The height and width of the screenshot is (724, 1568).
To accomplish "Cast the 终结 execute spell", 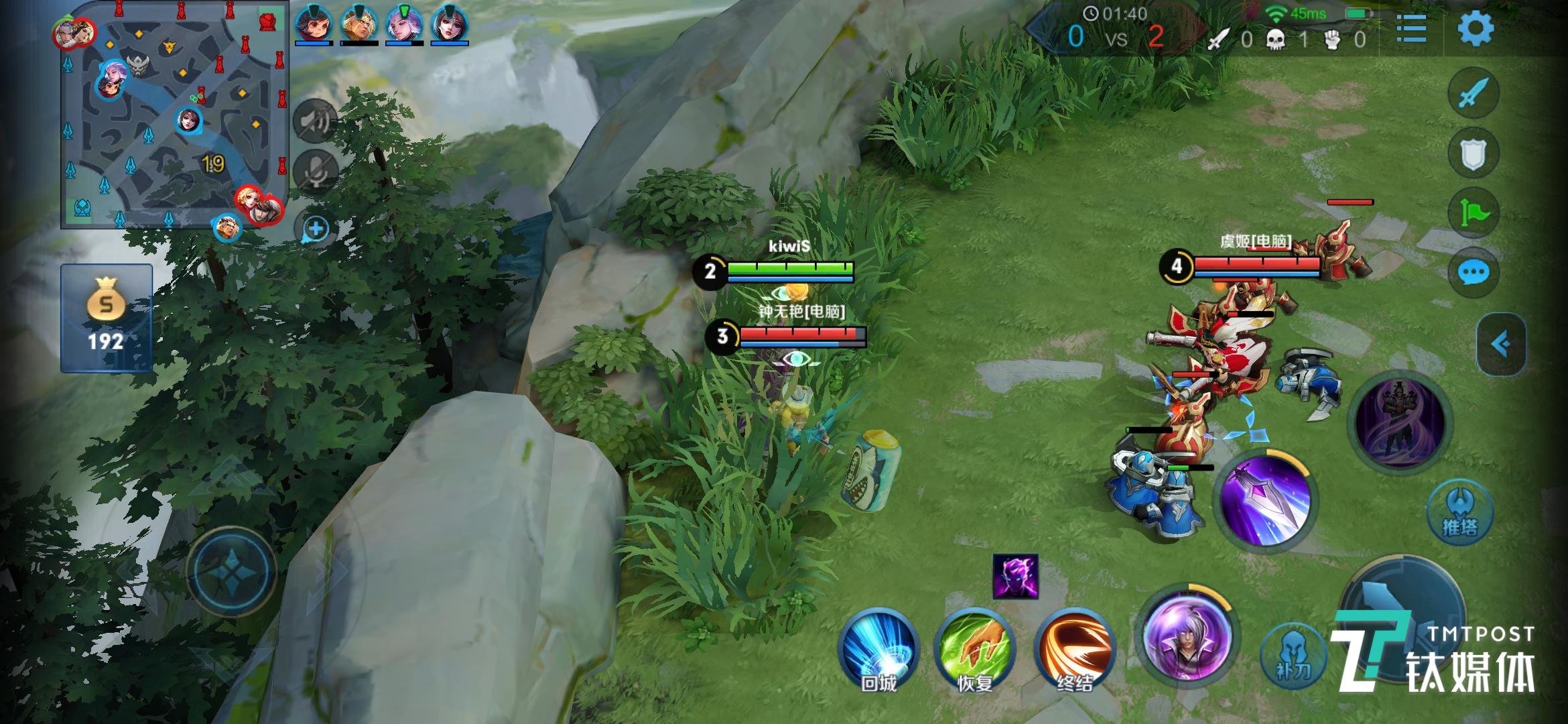I will 1074,649.
